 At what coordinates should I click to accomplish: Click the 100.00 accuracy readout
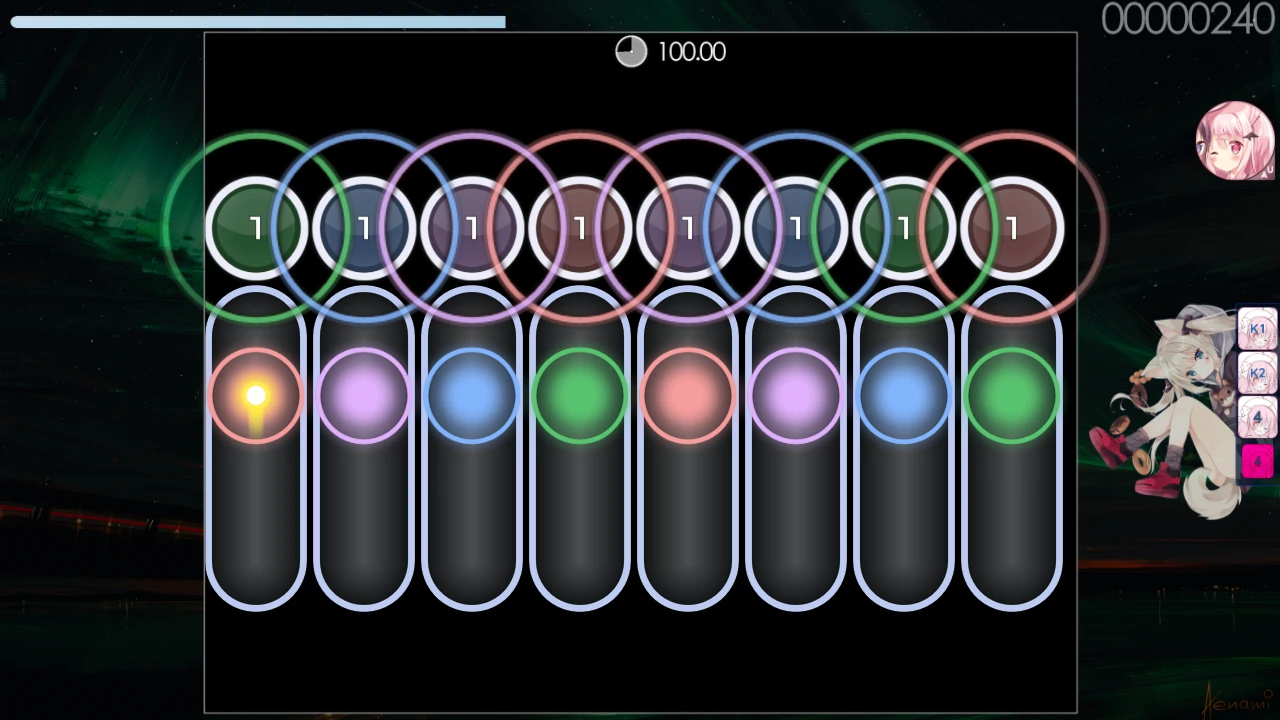coord(692,51)
